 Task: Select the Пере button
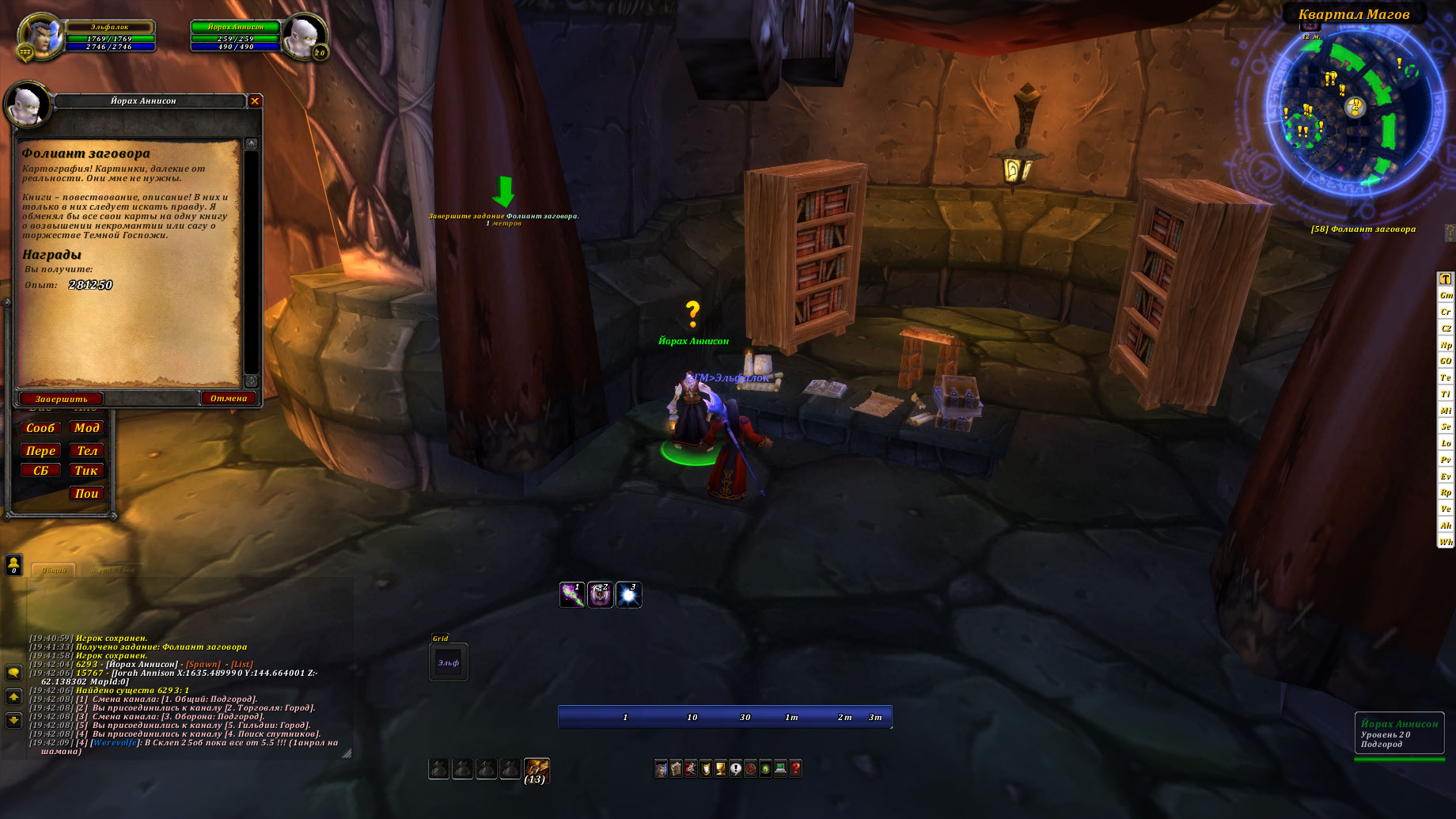[40, 451]
